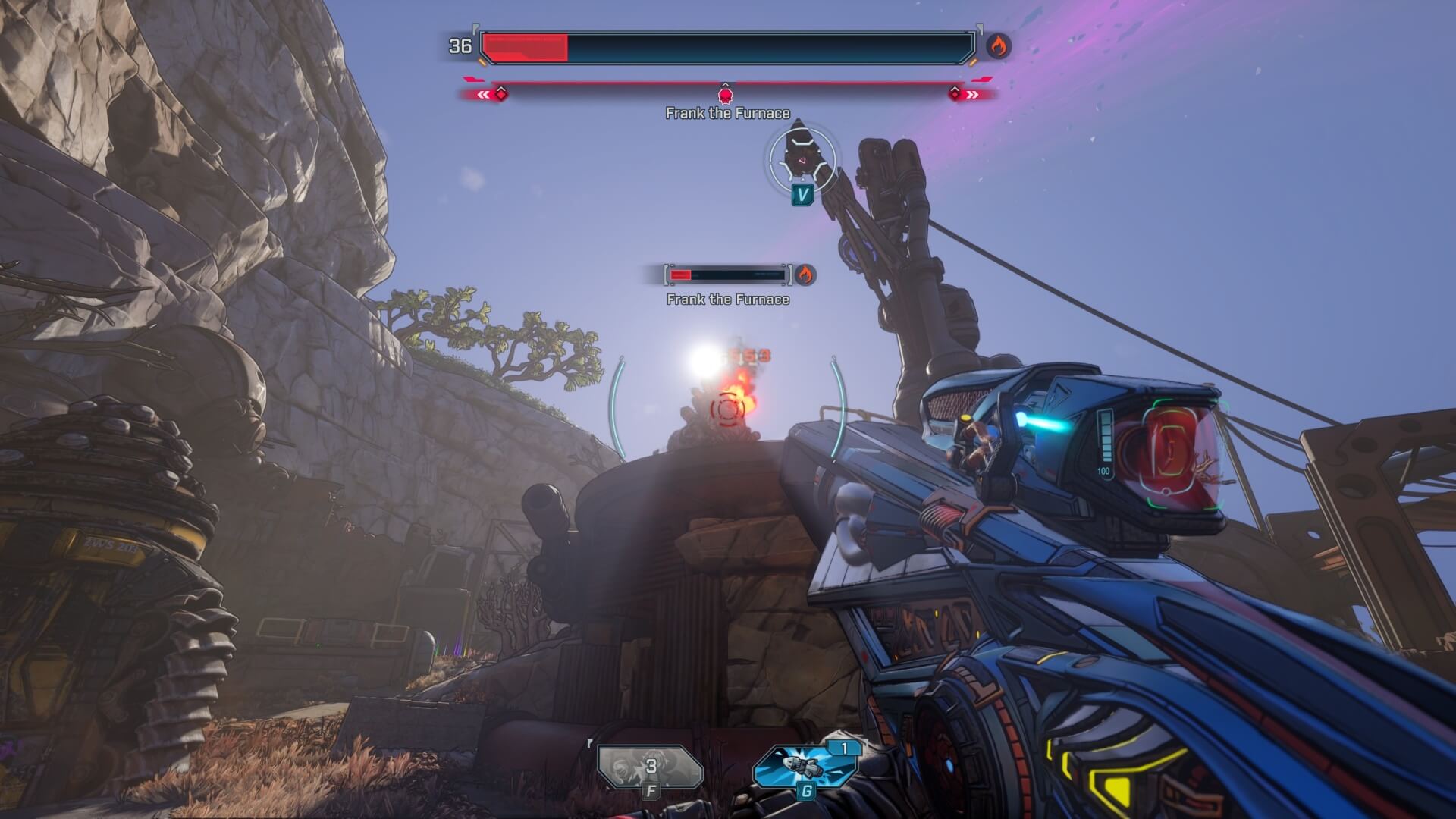This screenshot has width=1456, height=819.
Task: Select the skull marker below the boss bar
Action: [x=726, y=96]
